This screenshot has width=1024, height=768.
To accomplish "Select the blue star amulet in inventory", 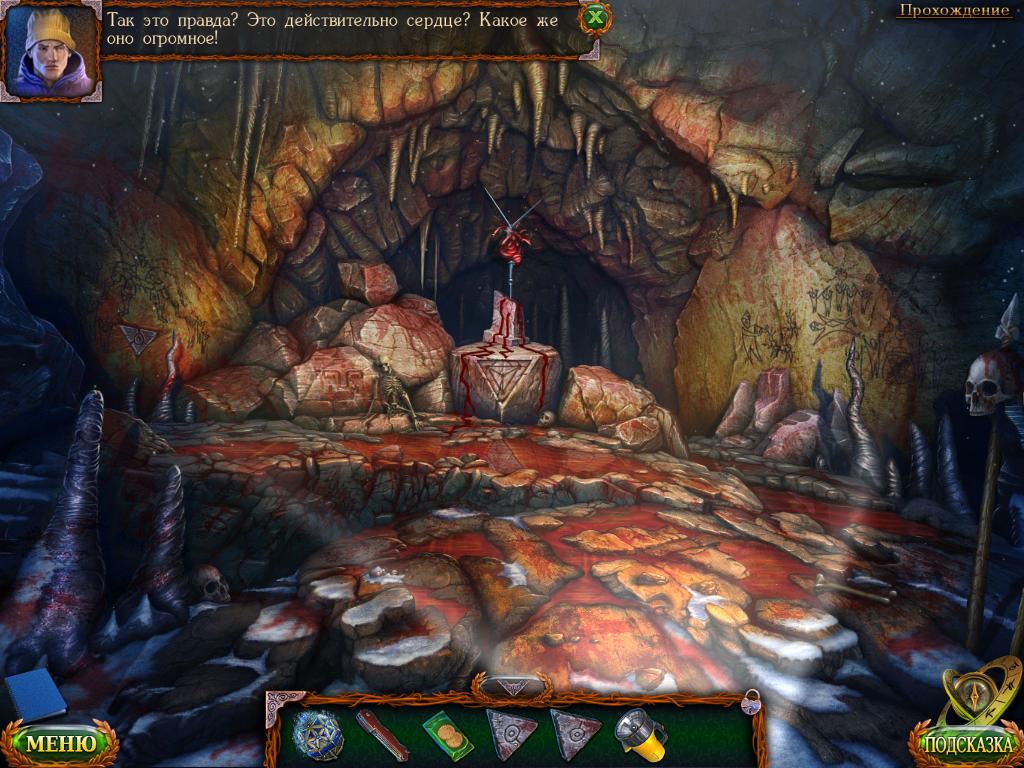I will point(316,735).
